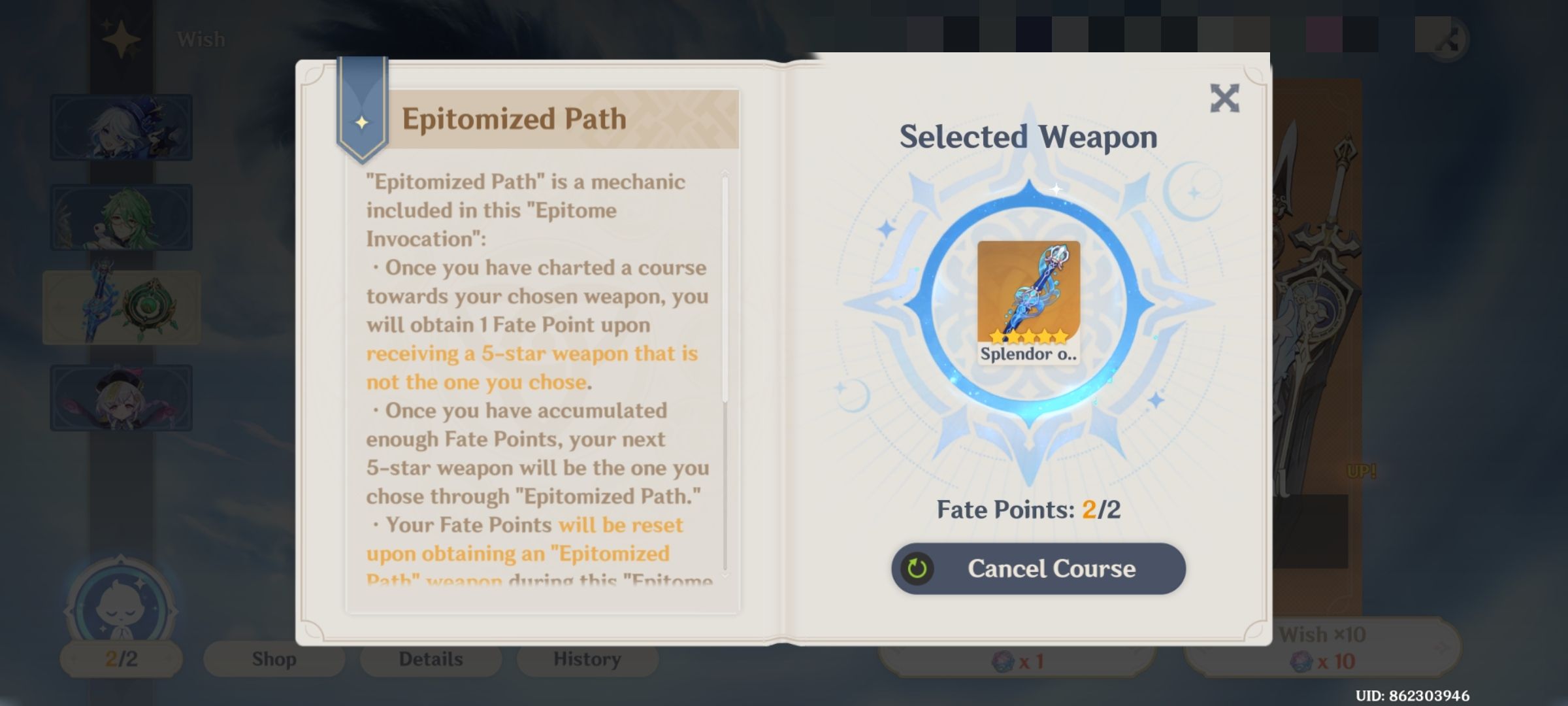The width and height of the screenshot is (1568, 706).
Task: Switch to the Qiqi standard wish banner
Action: coord(121,397)
